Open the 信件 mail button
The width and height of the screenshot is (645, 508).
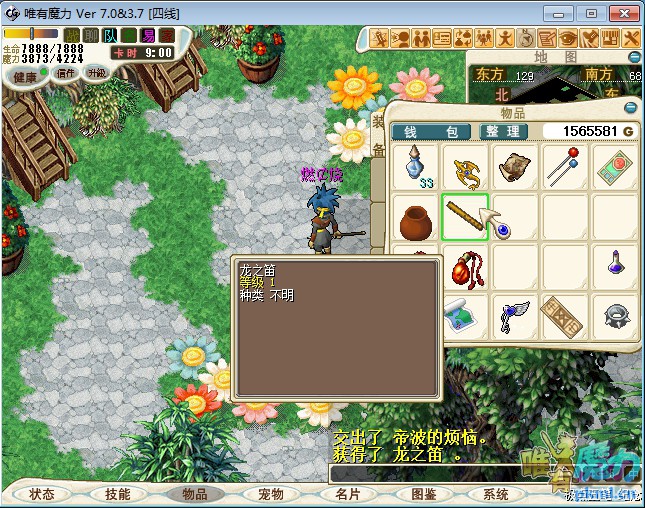[x=67, y=73]
